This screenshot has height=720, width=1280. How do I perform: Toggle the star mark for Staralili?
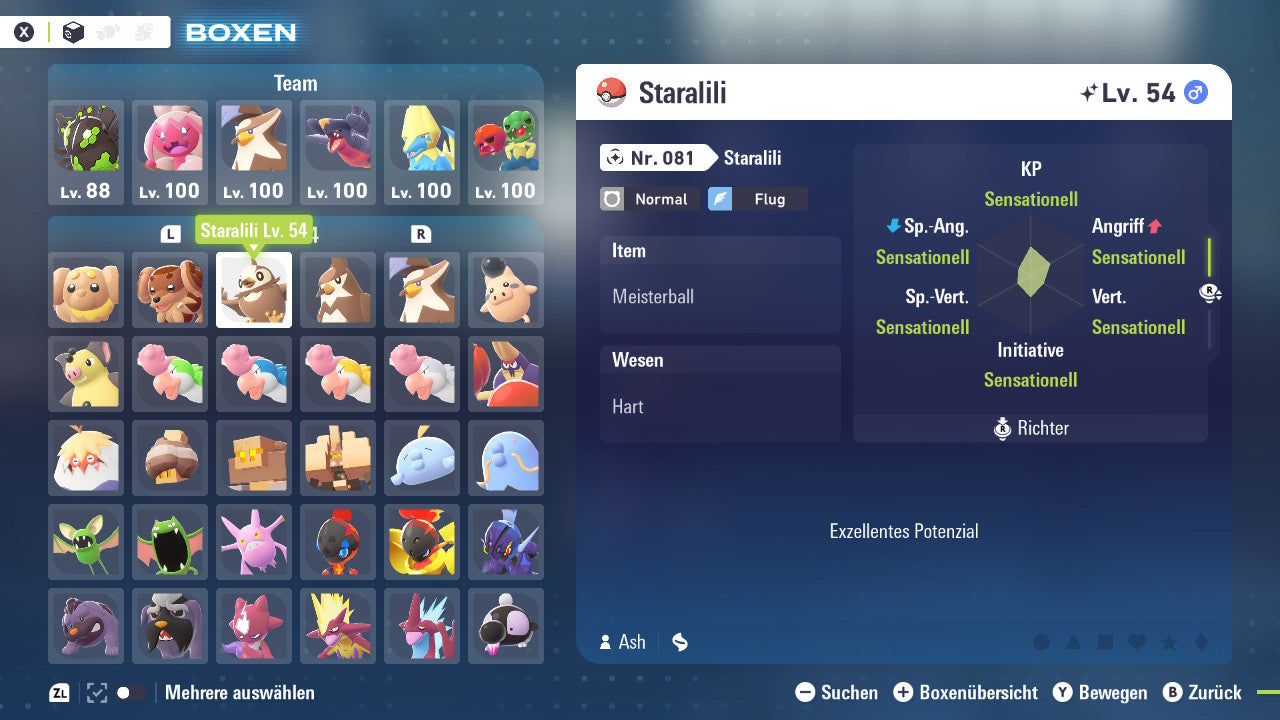click(1170, 643)
